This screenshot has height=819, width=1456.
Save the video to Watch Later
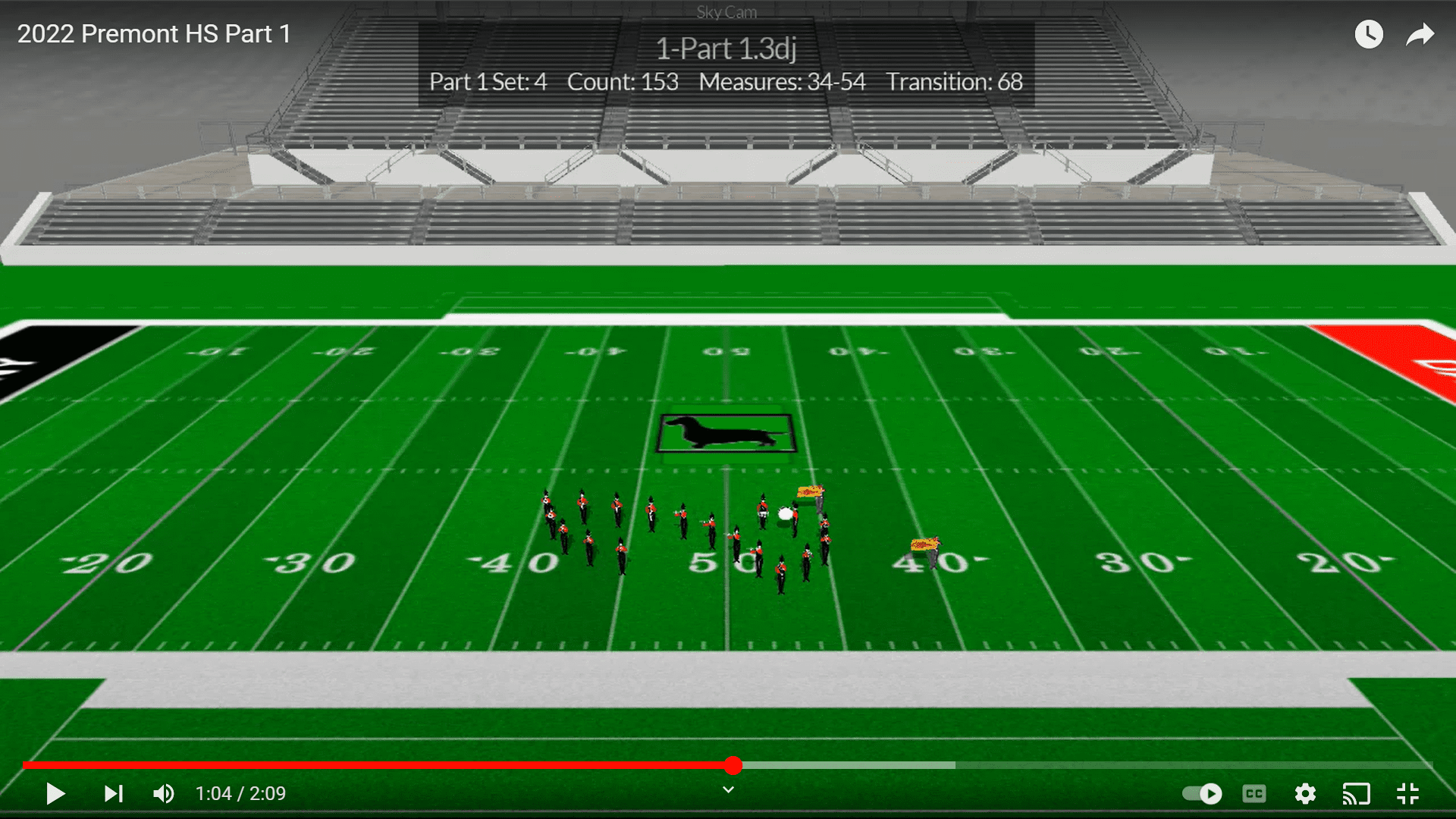tap(1369, 33)
